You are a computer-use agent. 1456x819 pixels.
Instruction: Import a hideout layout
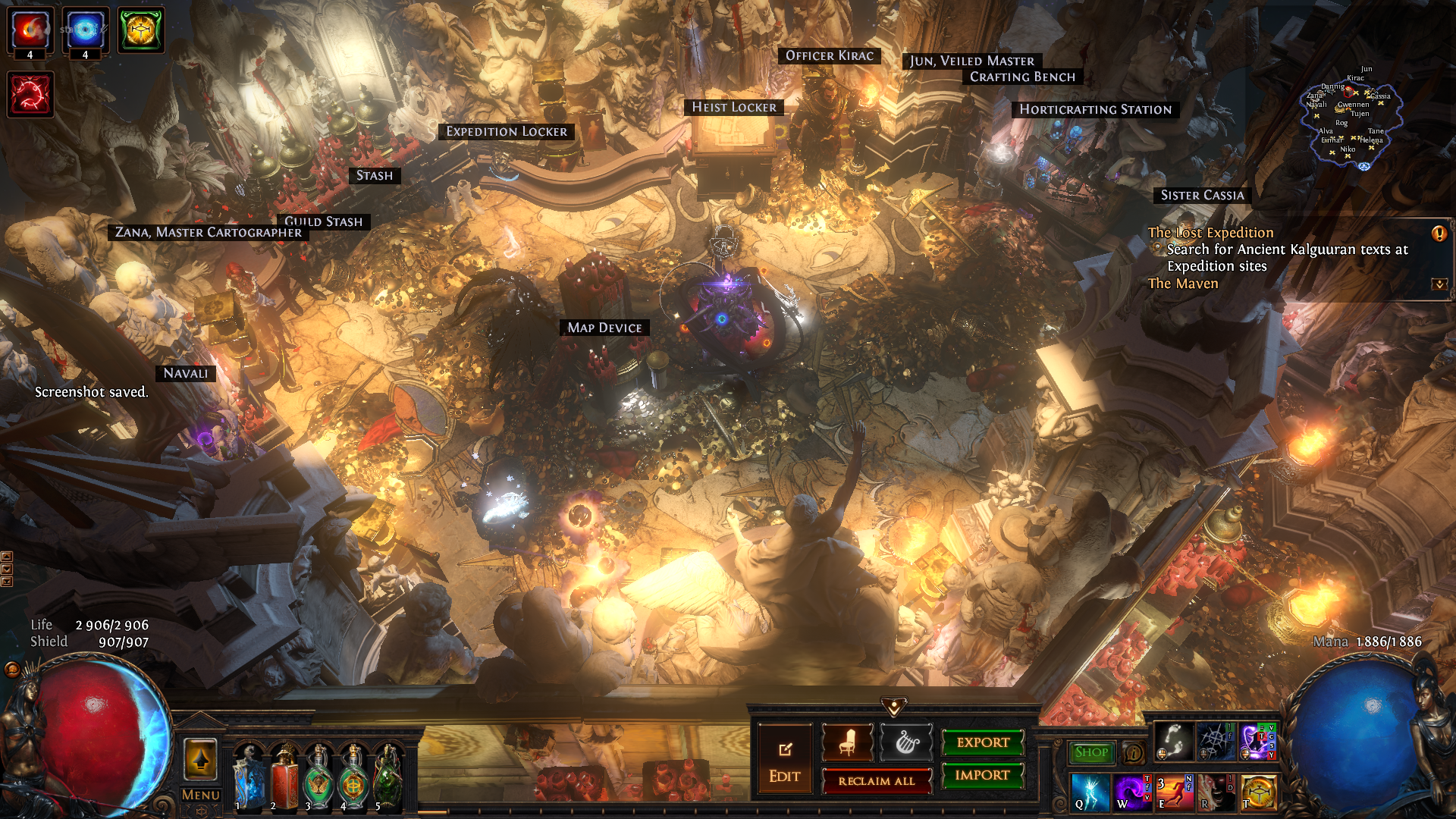point(983,775)
